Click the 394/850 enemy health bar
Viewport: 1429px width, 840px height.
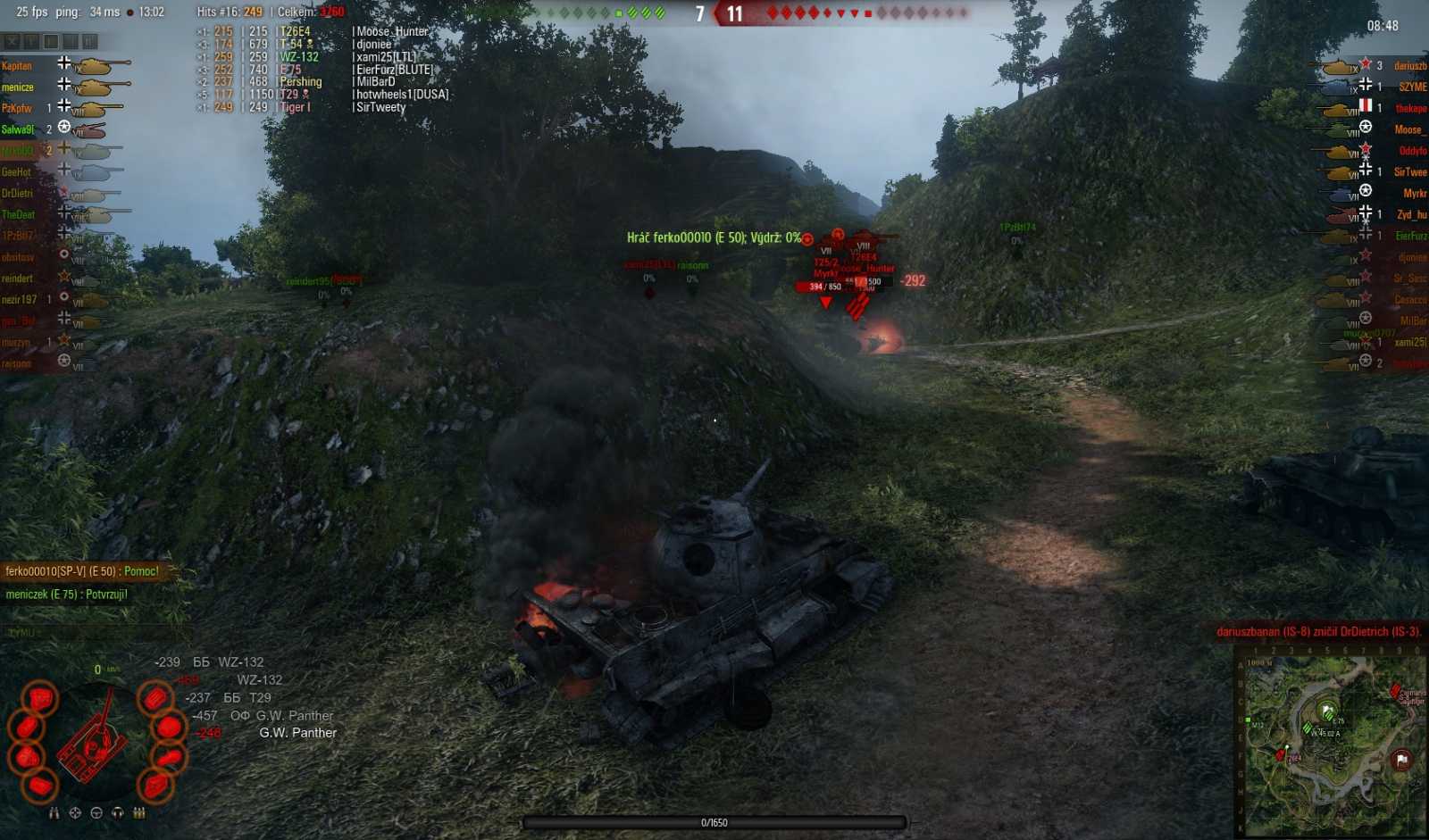[x=823, y=287]
